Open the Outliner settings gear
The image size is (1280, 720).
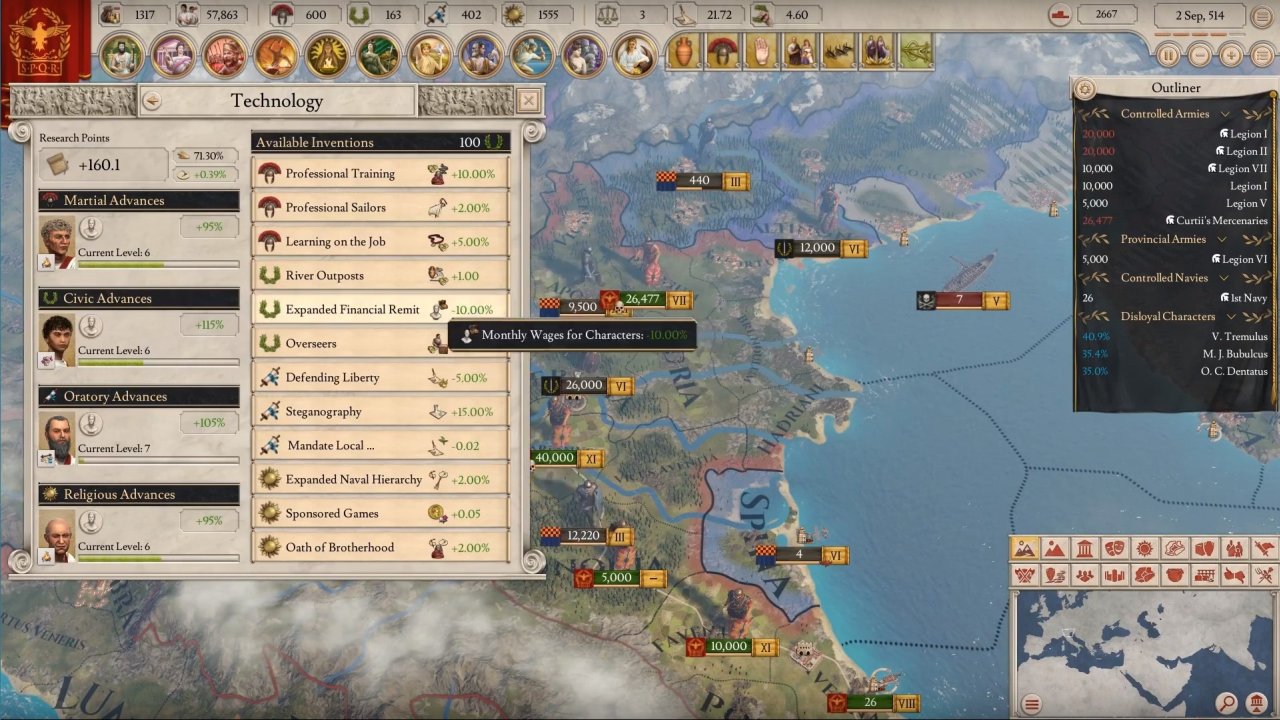pyautogui.click(x=1085, y=89)
